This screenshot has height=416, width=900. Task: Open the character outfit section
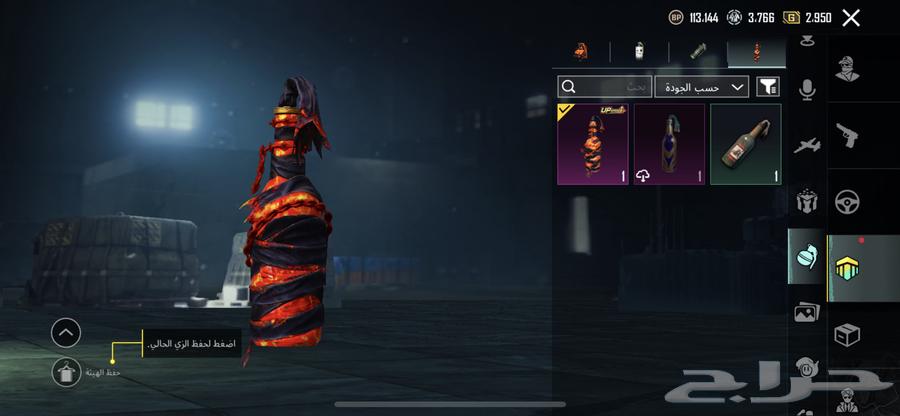click(846, 68)
